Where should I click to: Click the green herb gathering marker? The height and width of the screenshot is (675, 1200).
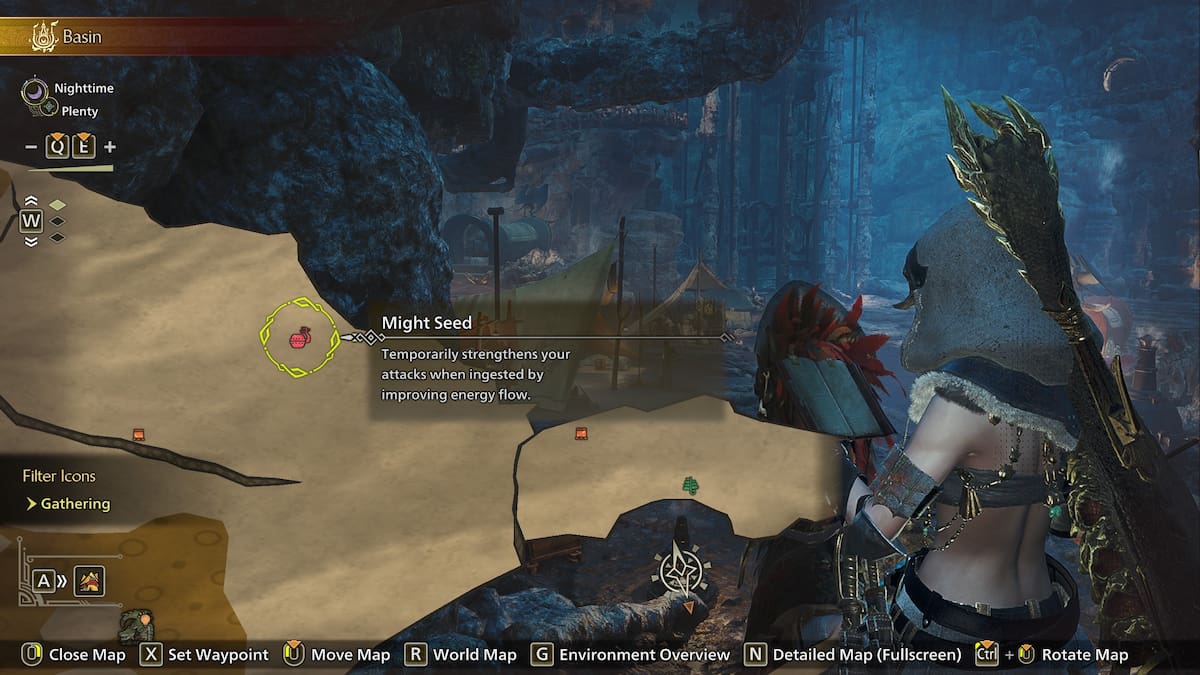pyautogui.click(x=689, y=486)
